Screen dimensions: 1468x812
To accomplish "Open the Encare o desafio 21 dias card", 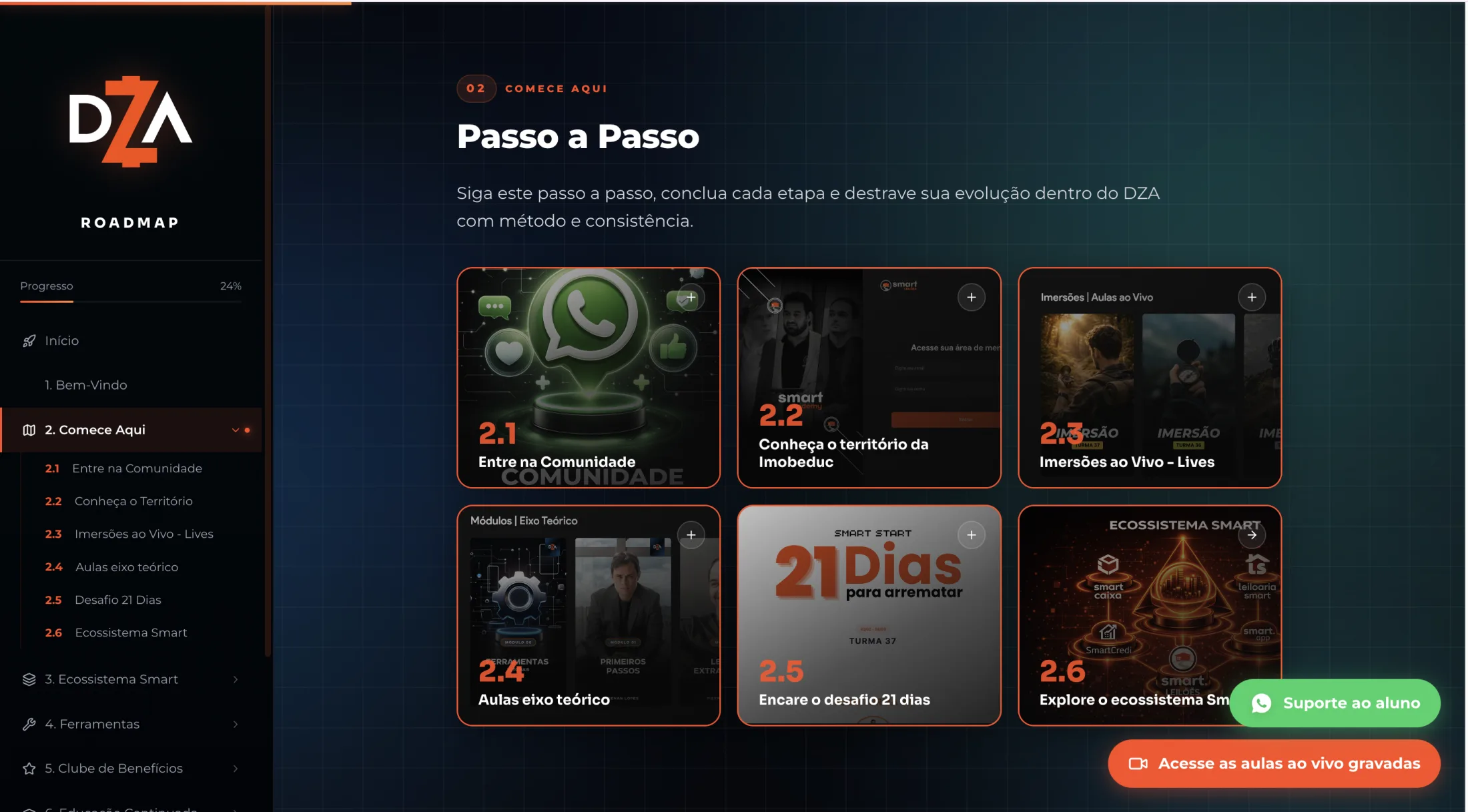I will pyautogui.click(x=868, y=614).
